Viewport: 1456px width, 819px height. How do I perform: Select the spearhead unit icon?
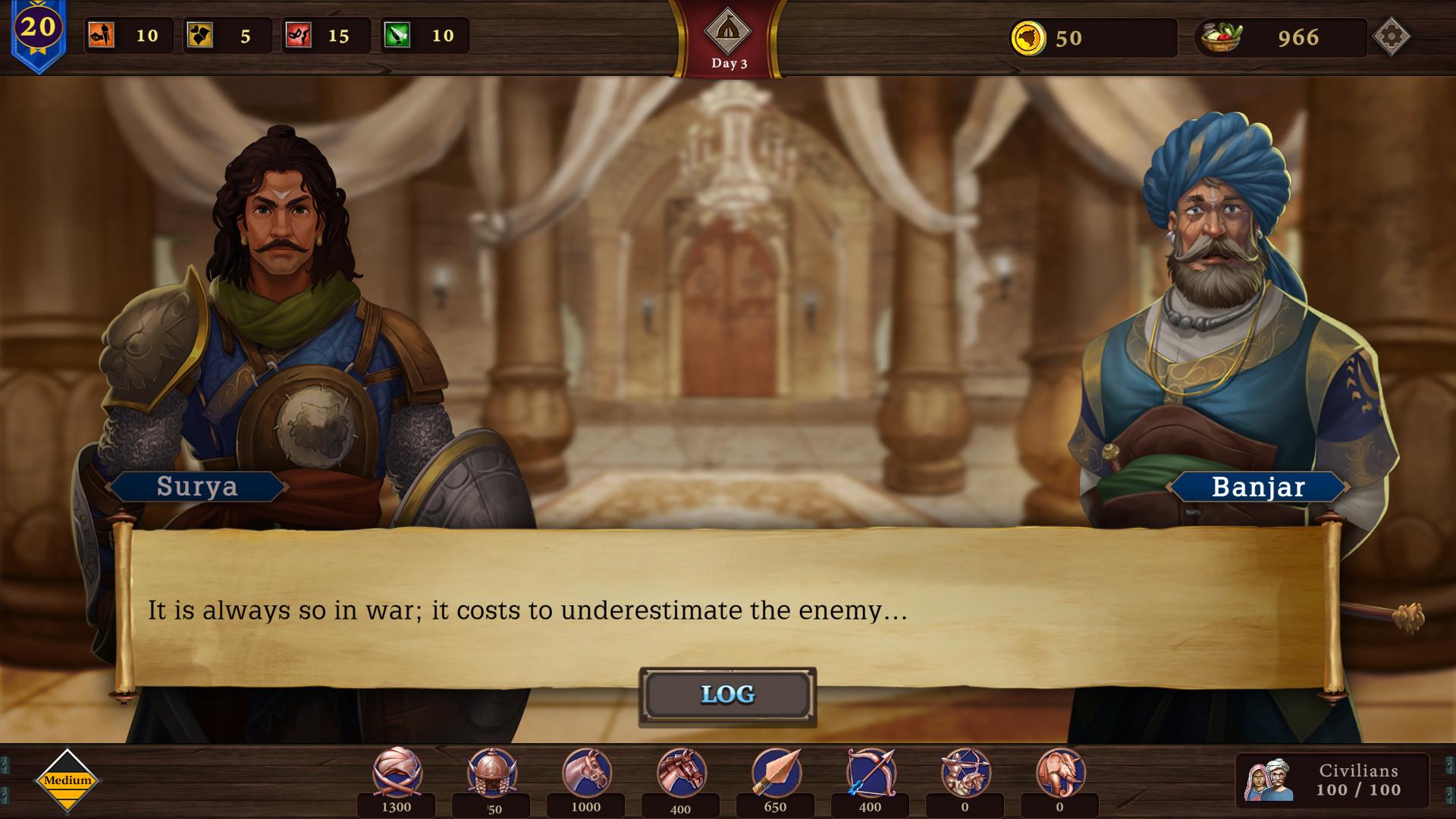pos(776,773)
